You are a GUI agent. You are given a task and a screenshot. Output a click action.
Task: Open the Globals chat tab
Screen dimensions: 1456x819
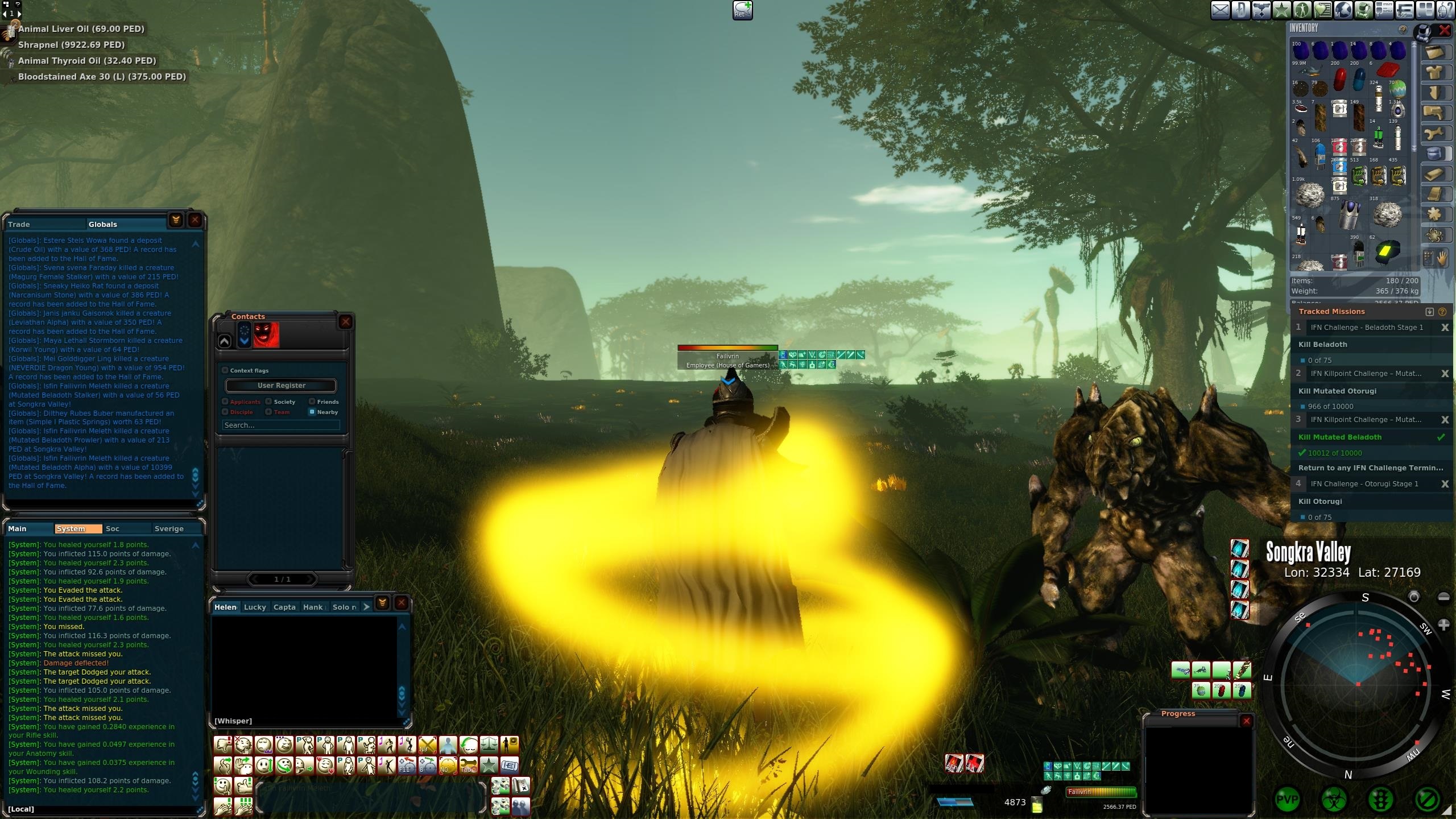(x=102, y=225)
